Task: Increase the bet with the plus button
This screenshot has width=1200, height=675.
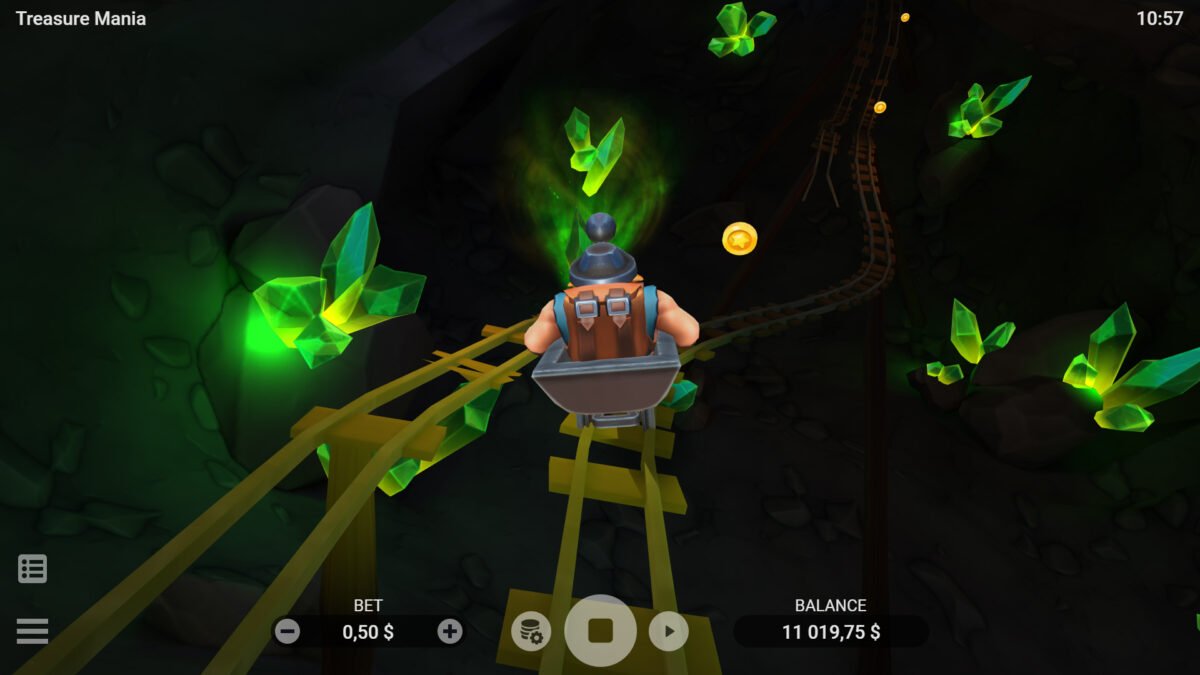Action: click(450, 631)
